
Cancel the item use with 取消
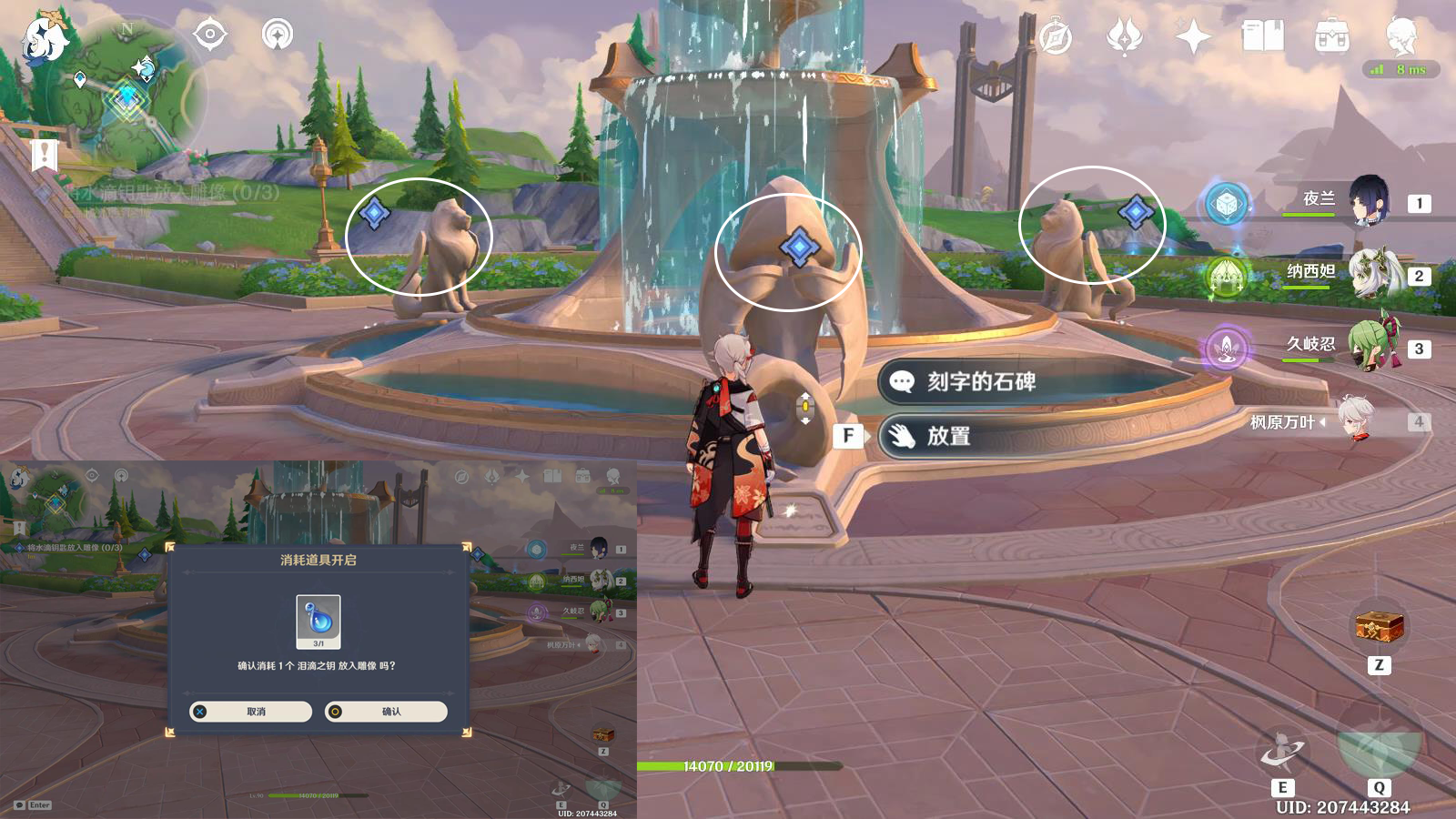(x=250, y=712)
